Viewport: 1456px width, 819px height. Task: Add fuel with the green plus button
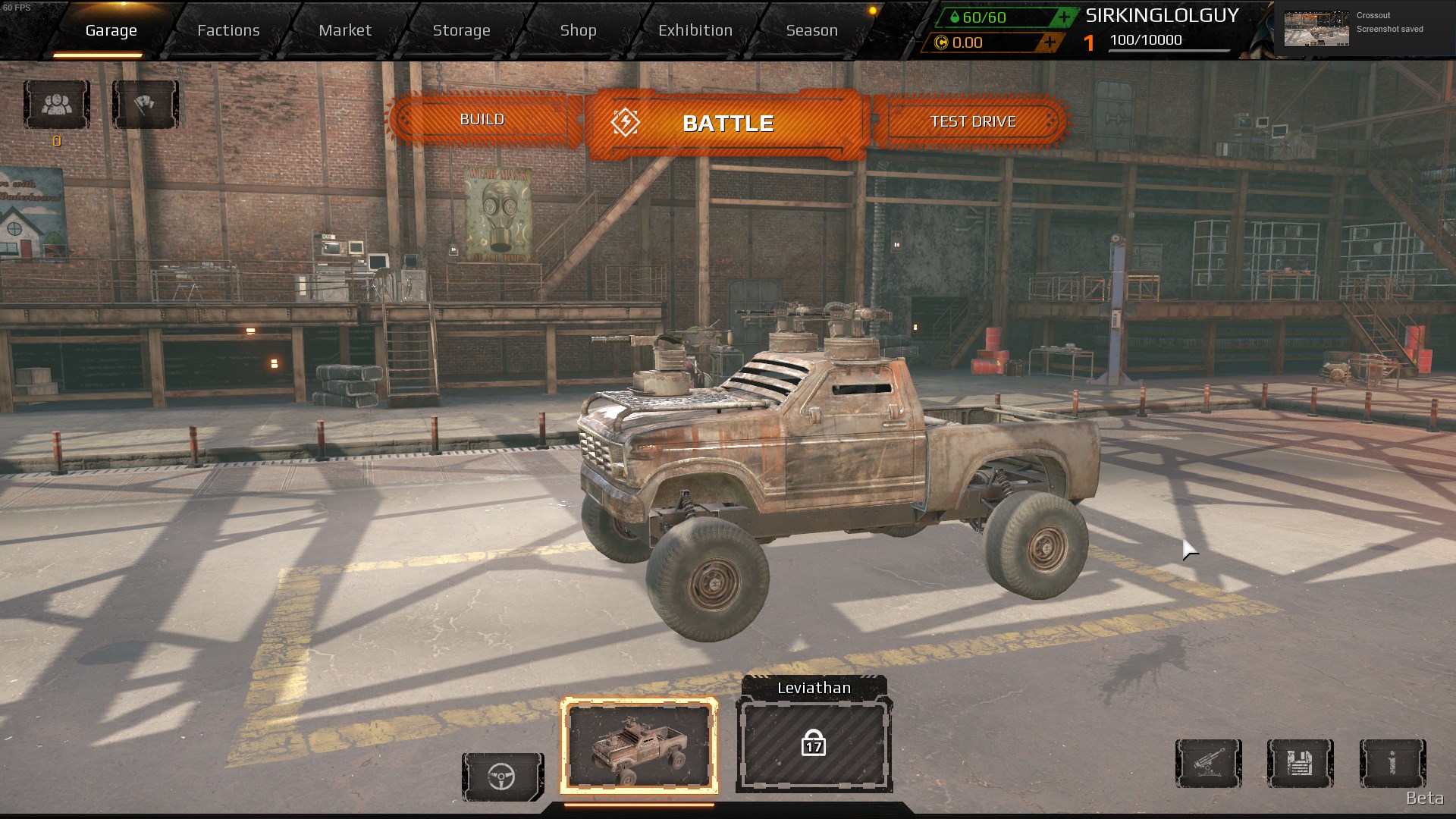click(x=1064, y=17)
